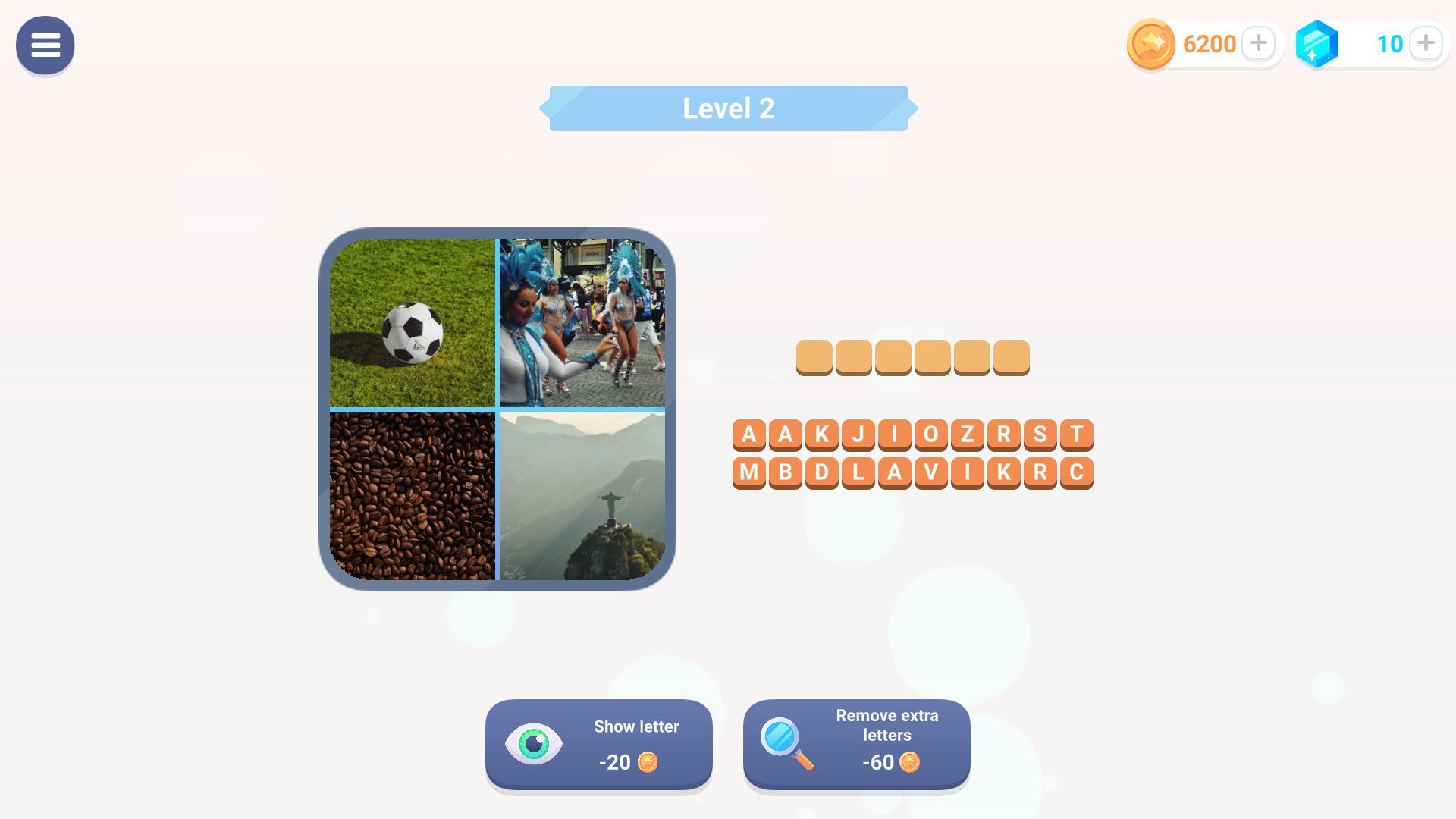The width and height of the screenshot is (1456, 819).
Task: Pick the letter R in the top row
Action: click(x=1003, y=435)
